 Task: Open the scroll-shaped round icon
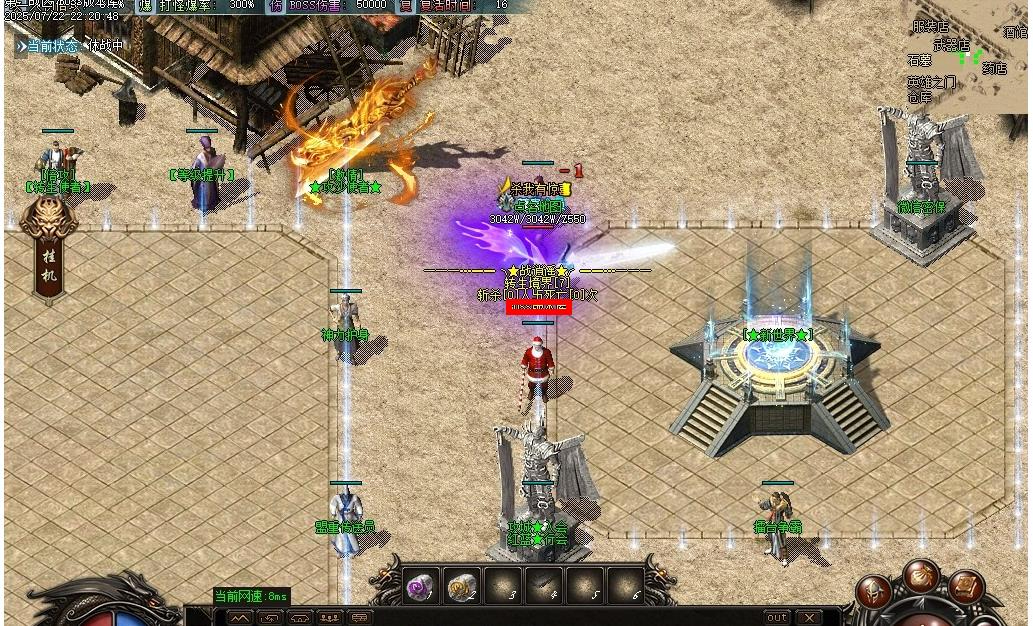click(965, 588)
